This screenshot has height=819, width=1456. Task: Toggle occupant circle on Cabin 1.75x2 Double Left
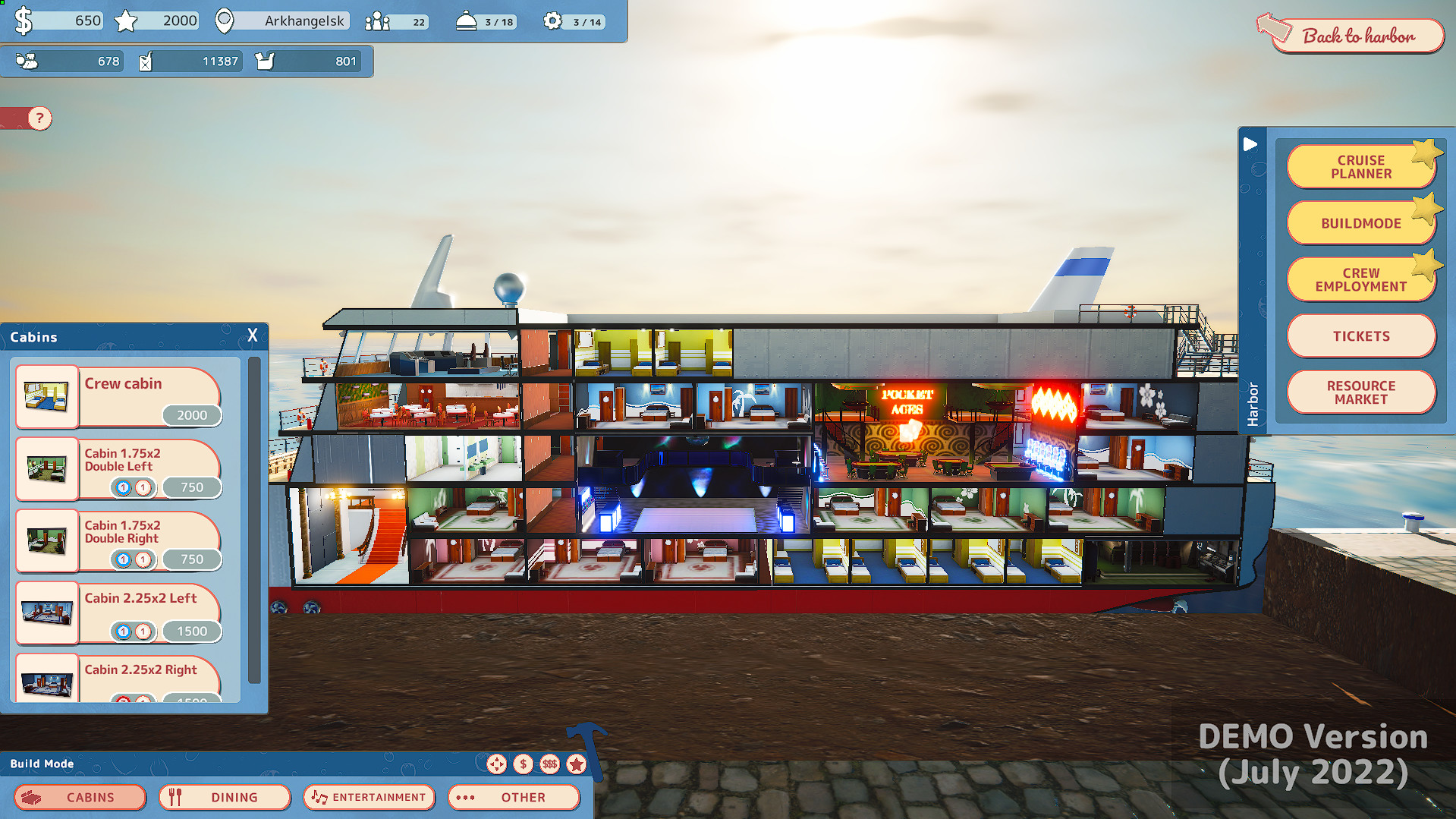pyautogui.click(x=124, y=488)
